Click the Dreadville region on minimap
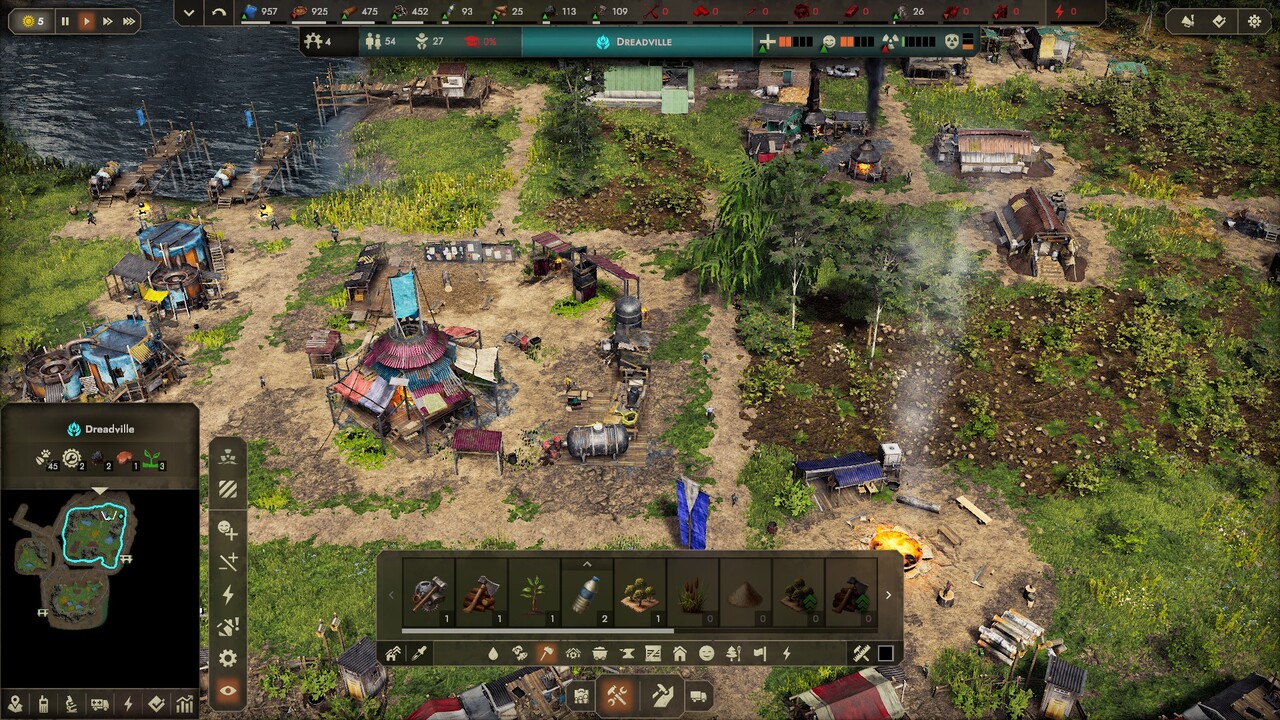Image resolution: width=1280 pixels, height=720 pixels. click(93, 532)
